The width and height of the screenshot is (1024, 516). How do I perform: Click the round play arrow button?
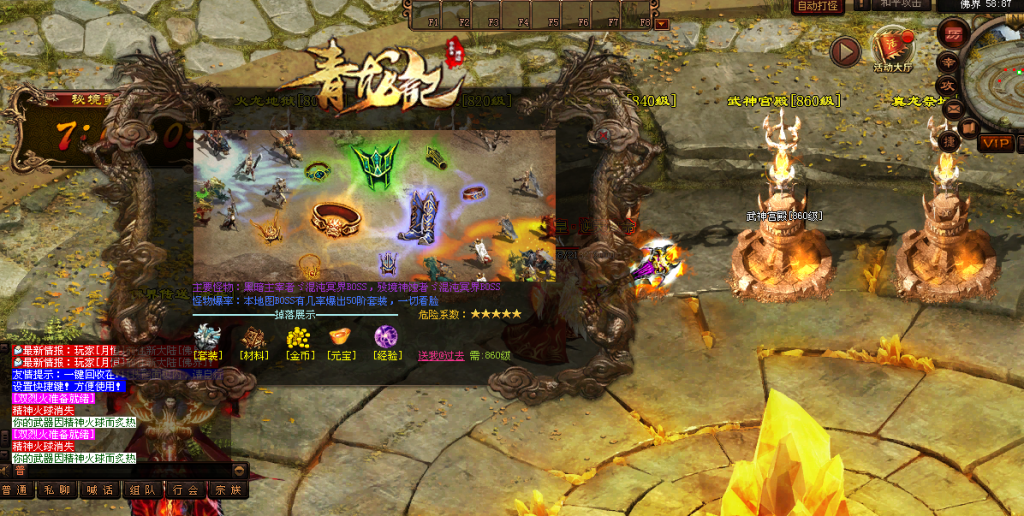click(845, 52)
